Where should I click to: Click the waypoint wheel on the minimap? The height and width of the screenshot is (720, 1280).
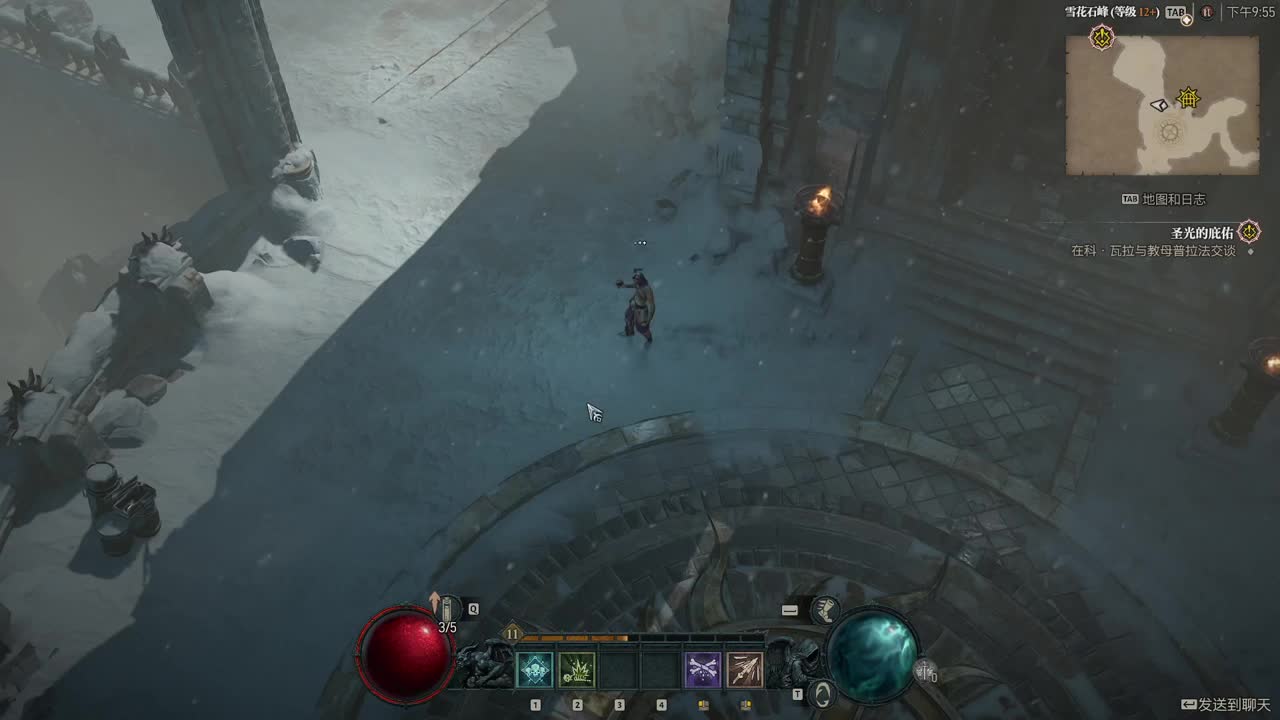[x=1170, y=132]
